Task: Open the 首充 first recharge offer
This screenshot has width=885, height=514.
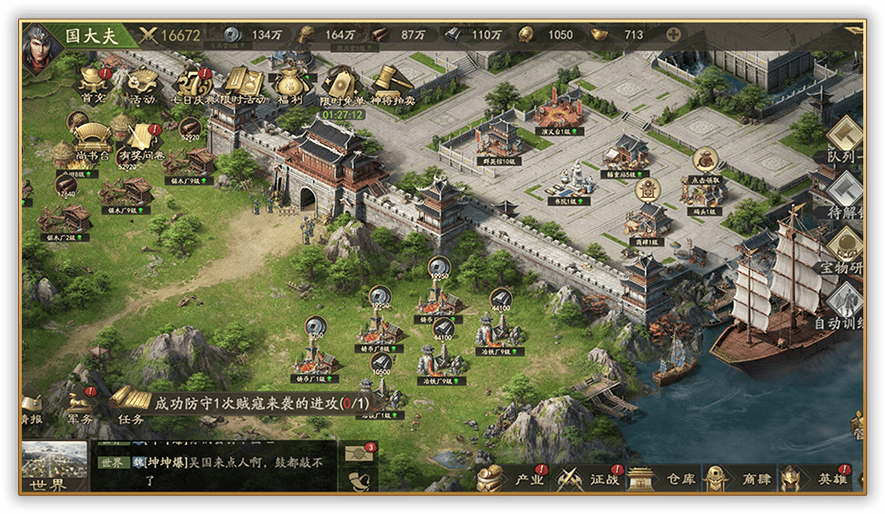Action: click(x=94, y=84)
